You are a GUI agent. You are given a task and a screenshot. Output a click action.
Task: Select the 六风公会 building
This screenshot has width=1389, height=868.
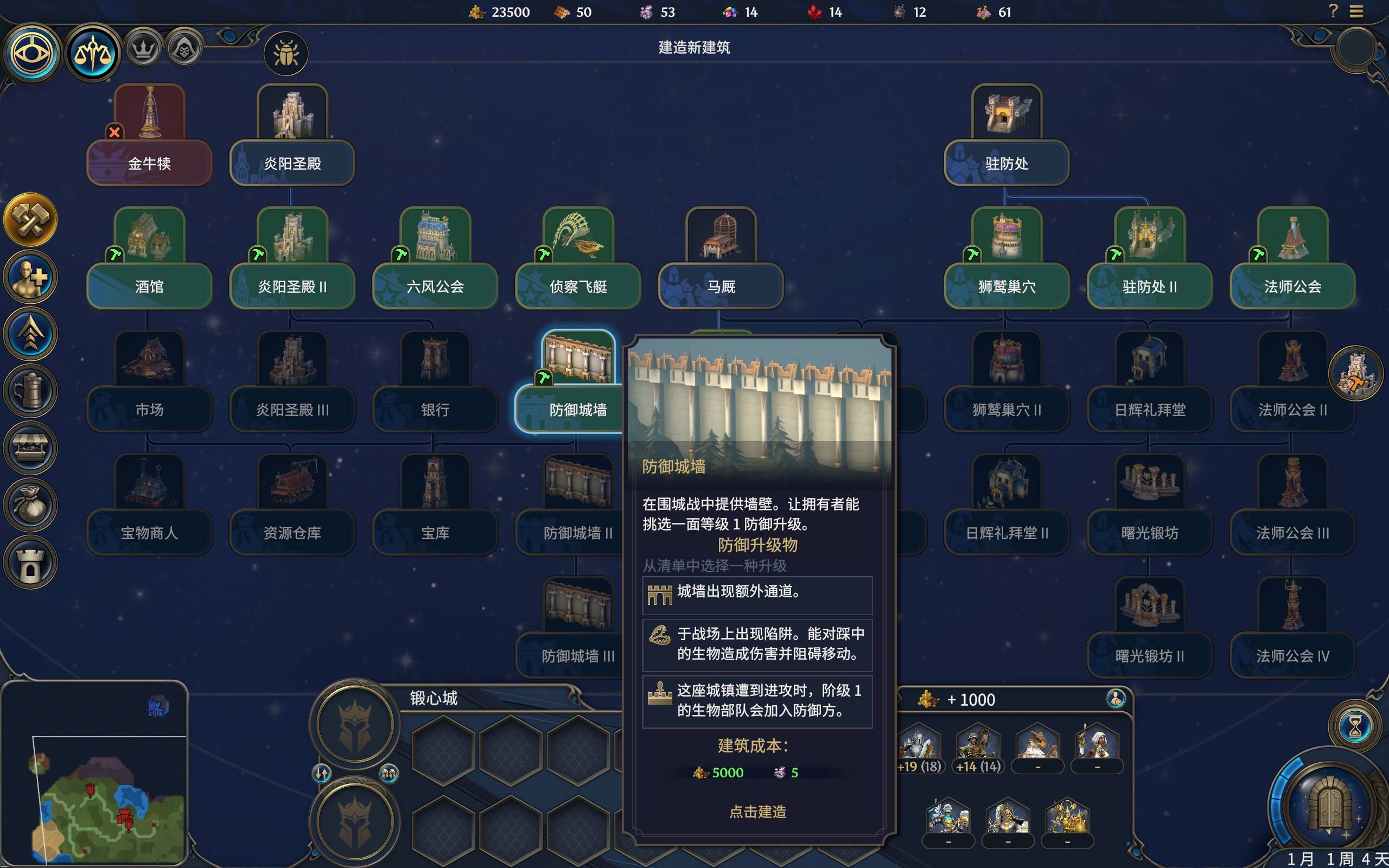[x=435, y=285]
